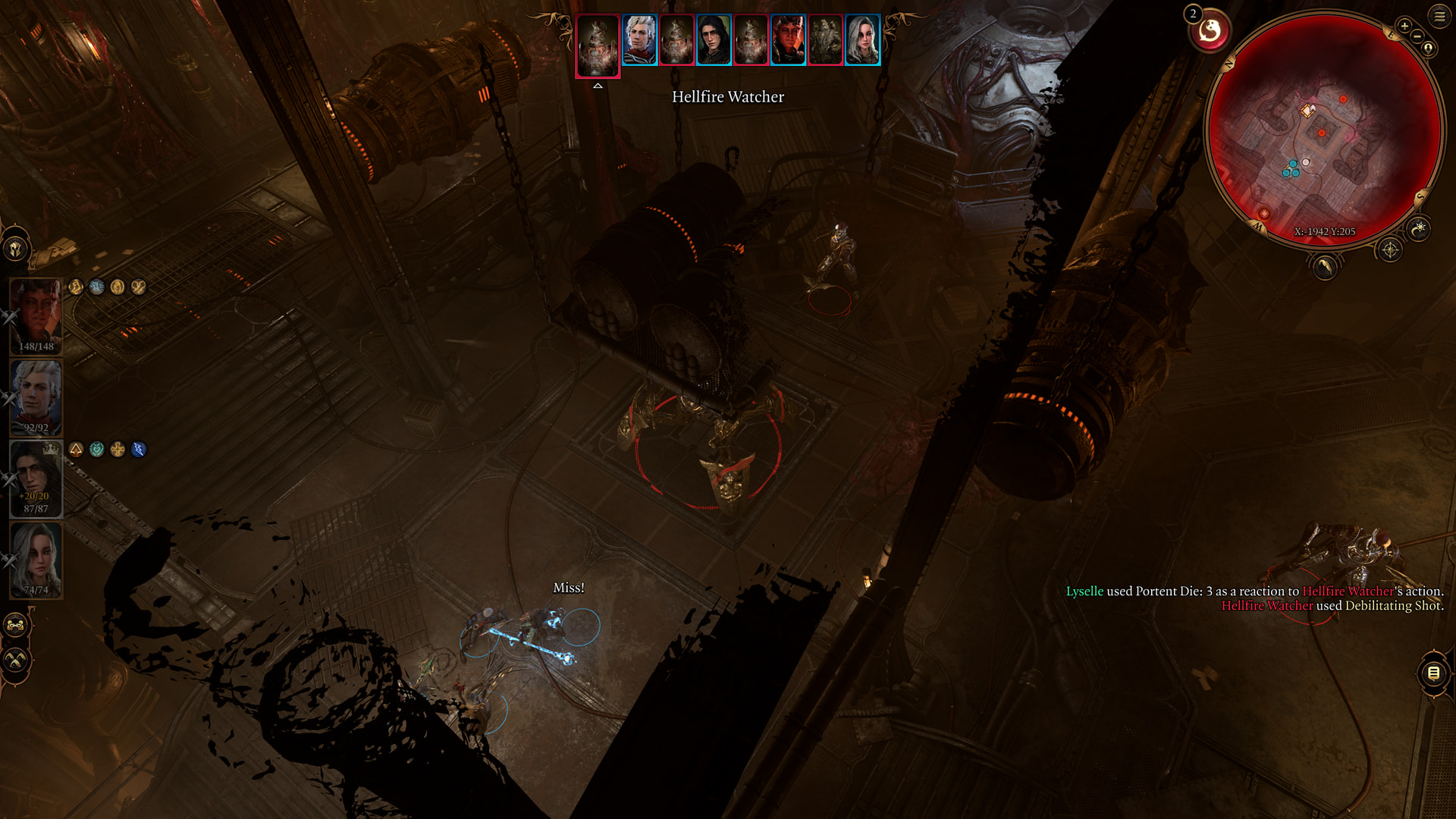Toggle the mask icon below party portraits
Image resolution: width=1456 pixels, height=819 pixels.
coord(16,626)
